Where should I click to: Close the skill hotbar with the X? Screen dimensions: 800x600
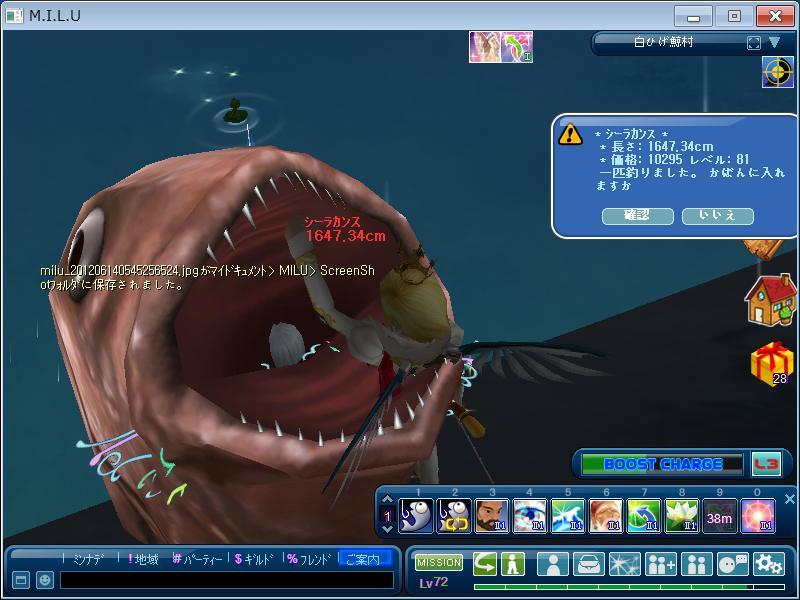click(x=789, y=499)
